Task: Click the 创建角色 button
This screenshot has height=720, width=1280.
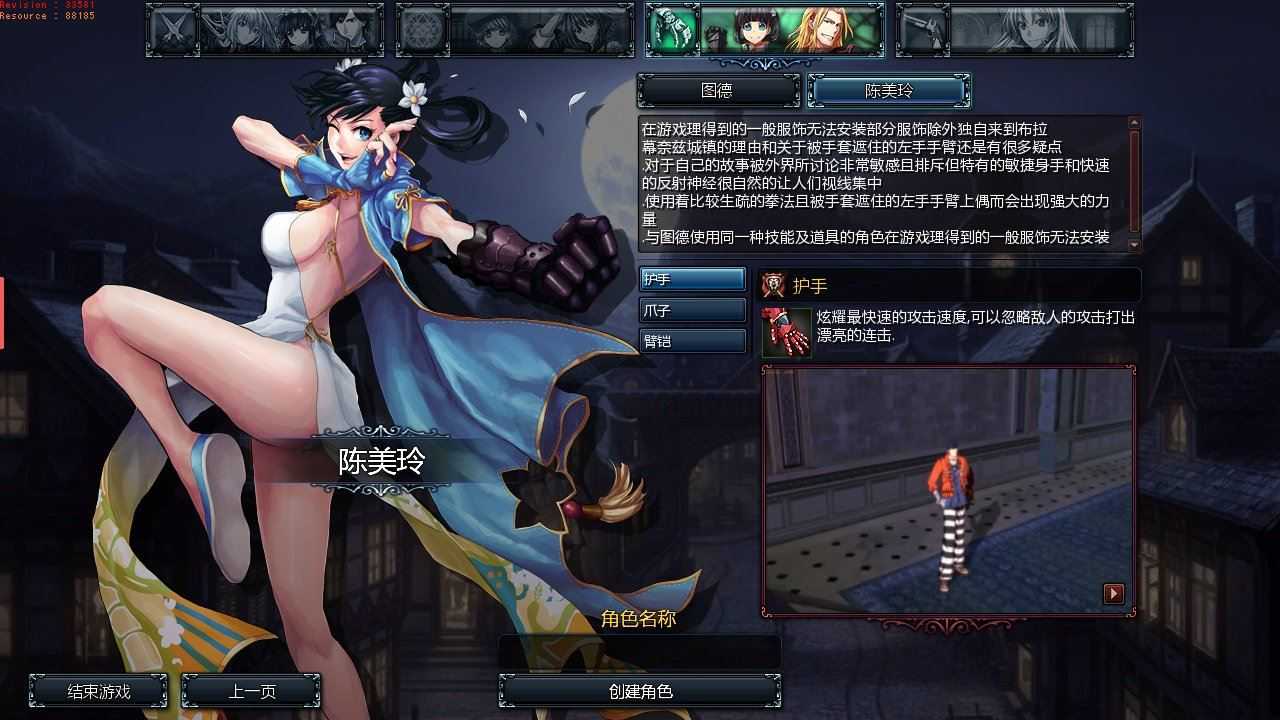Action: pyautogui.click(x=638, y=690)
